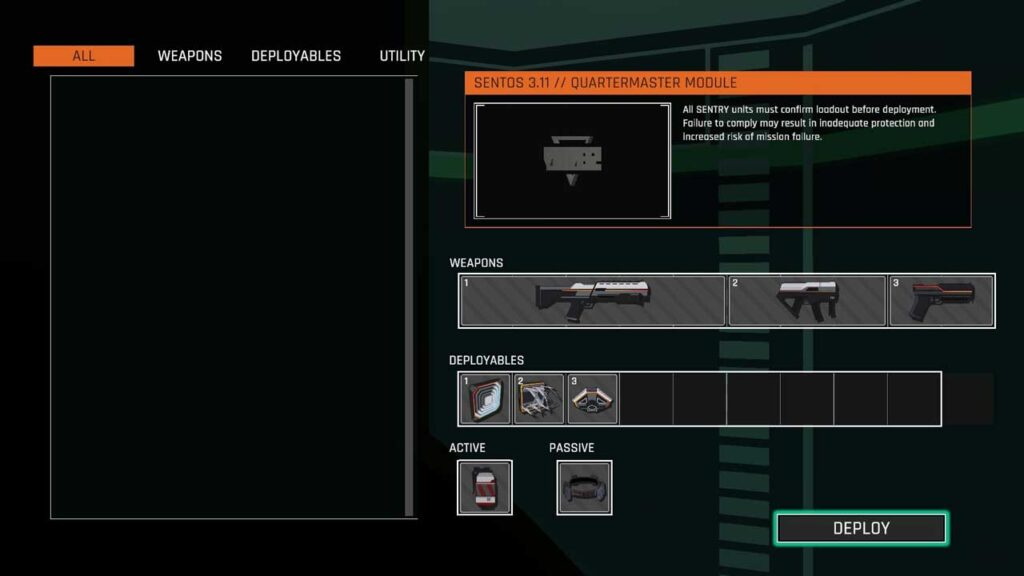Pick the pistol in weapon slot 3
Image resolution: width=1024 pixels, height=576 pixels.
click(942, 300)
